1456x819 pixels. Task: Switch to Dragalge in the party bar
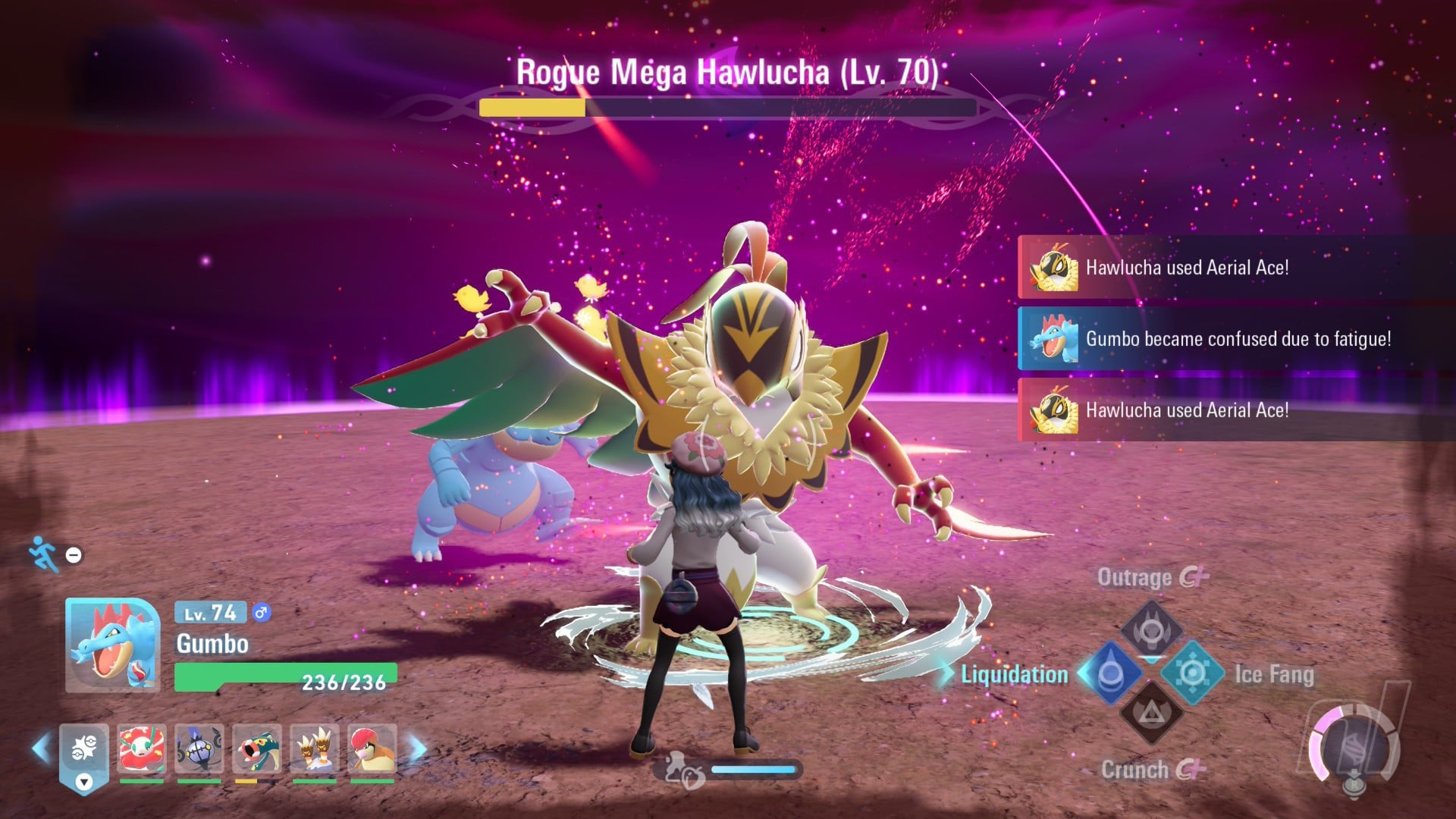(x=257, y=749)
